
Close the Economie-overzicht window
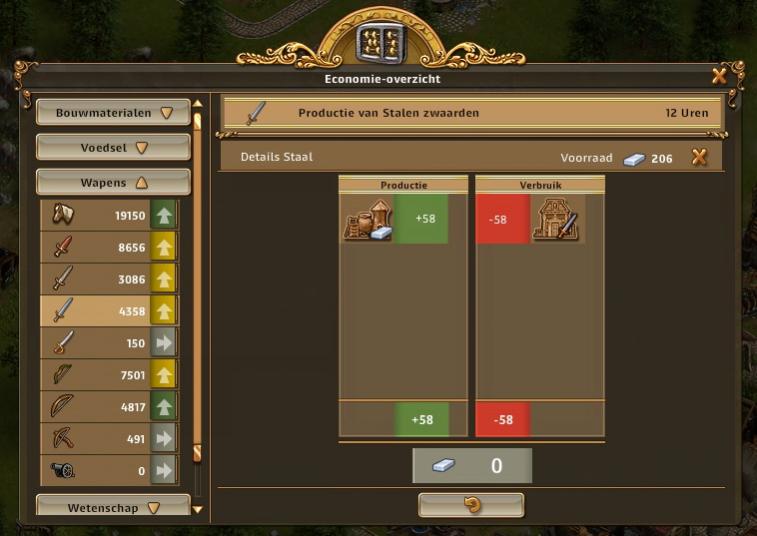pyautogui.click(x=719, y=76)
